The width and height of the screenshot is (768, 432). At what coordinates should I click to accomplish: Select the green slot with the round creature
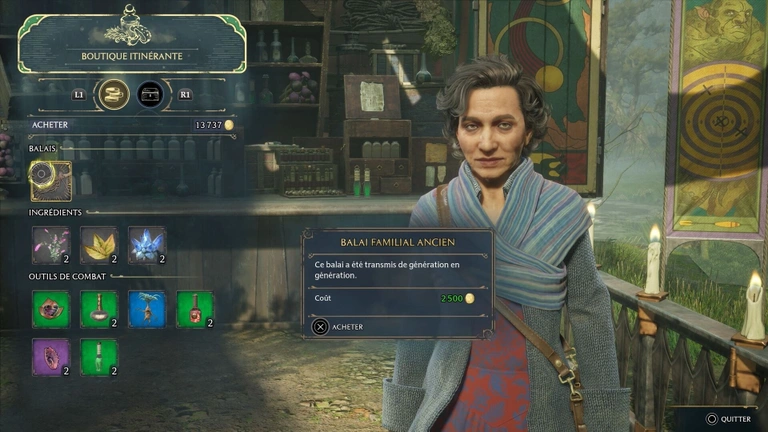pyautogui.click(x=51, y=309)
